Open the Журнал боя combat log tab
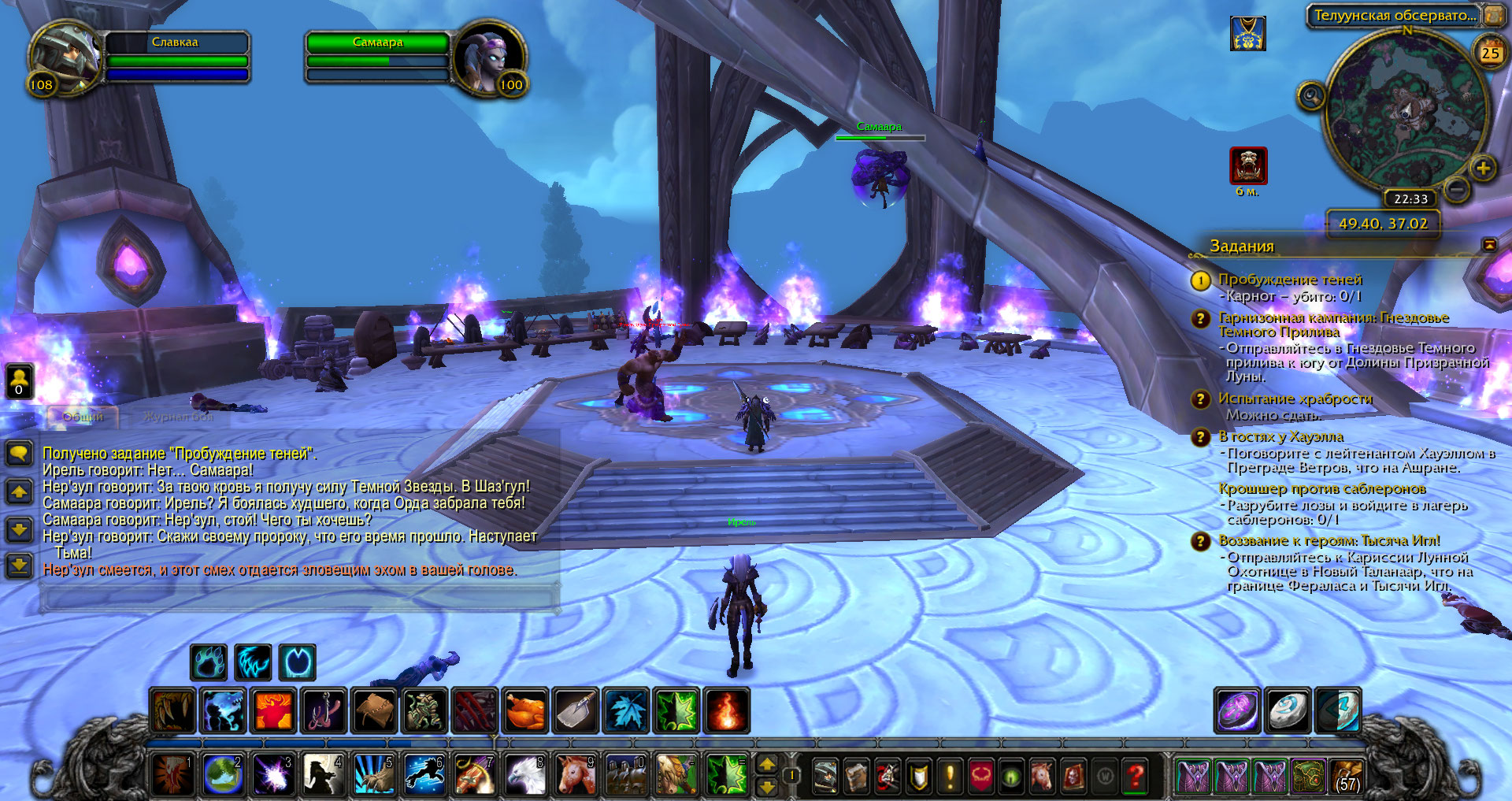This screenshot has width=1512, height=801. click(x=178, y=416)
